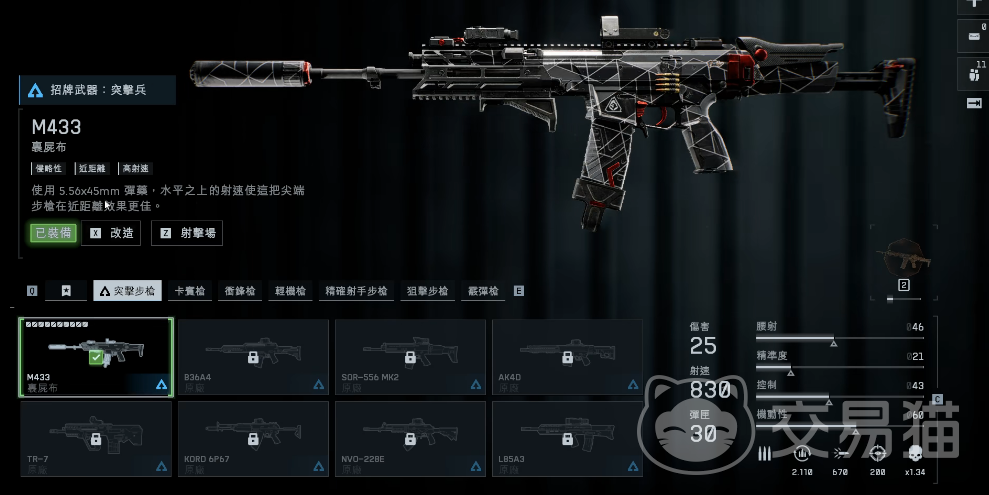
Task: Pick the locked SOR-556 MK2 tile
Action: [410, 357]
